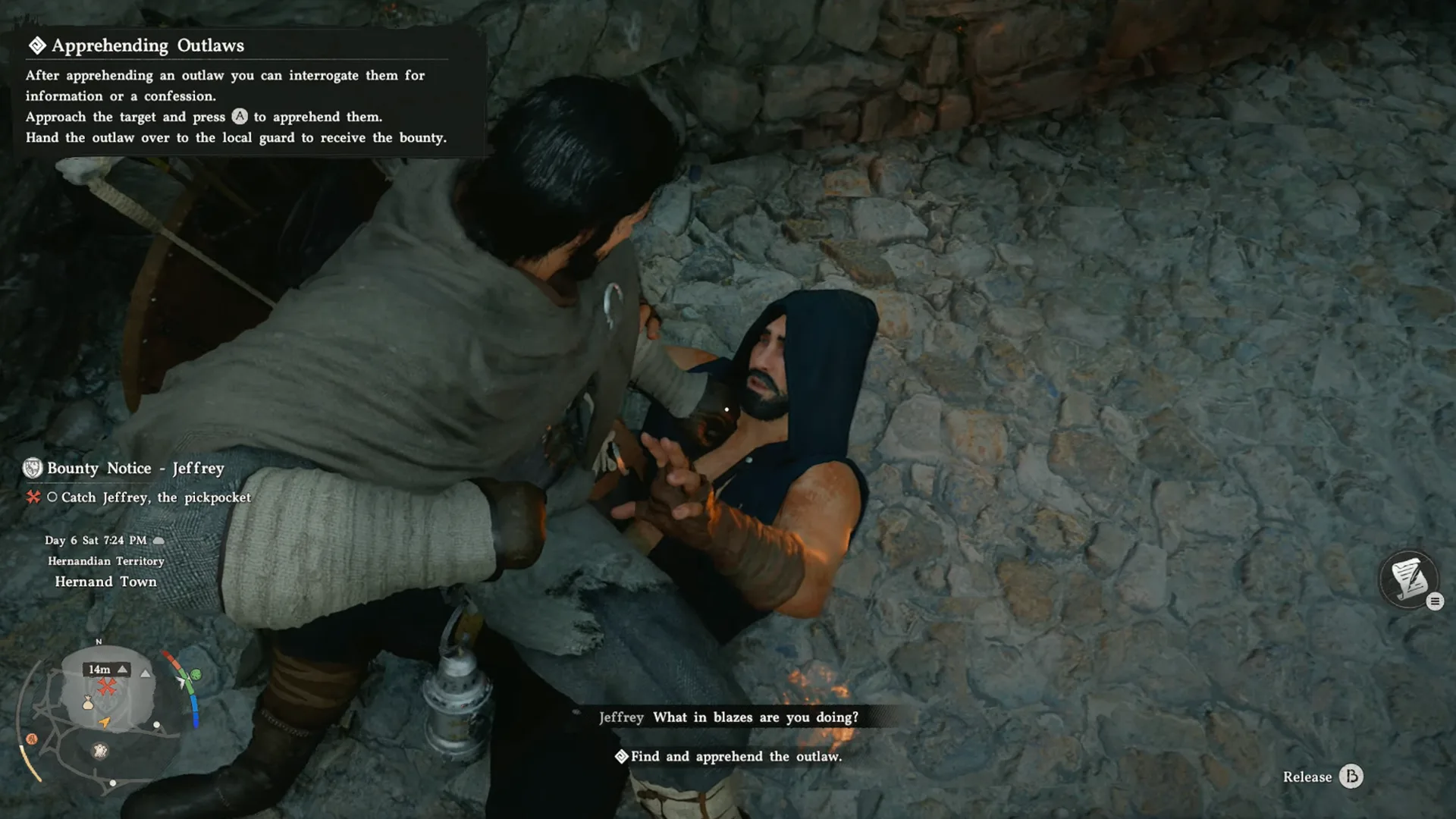Toggle the circle checkbox beside Catch Jeffrey objective
Viewport: 1456px width, 819px height.
(x=53, y=497)
